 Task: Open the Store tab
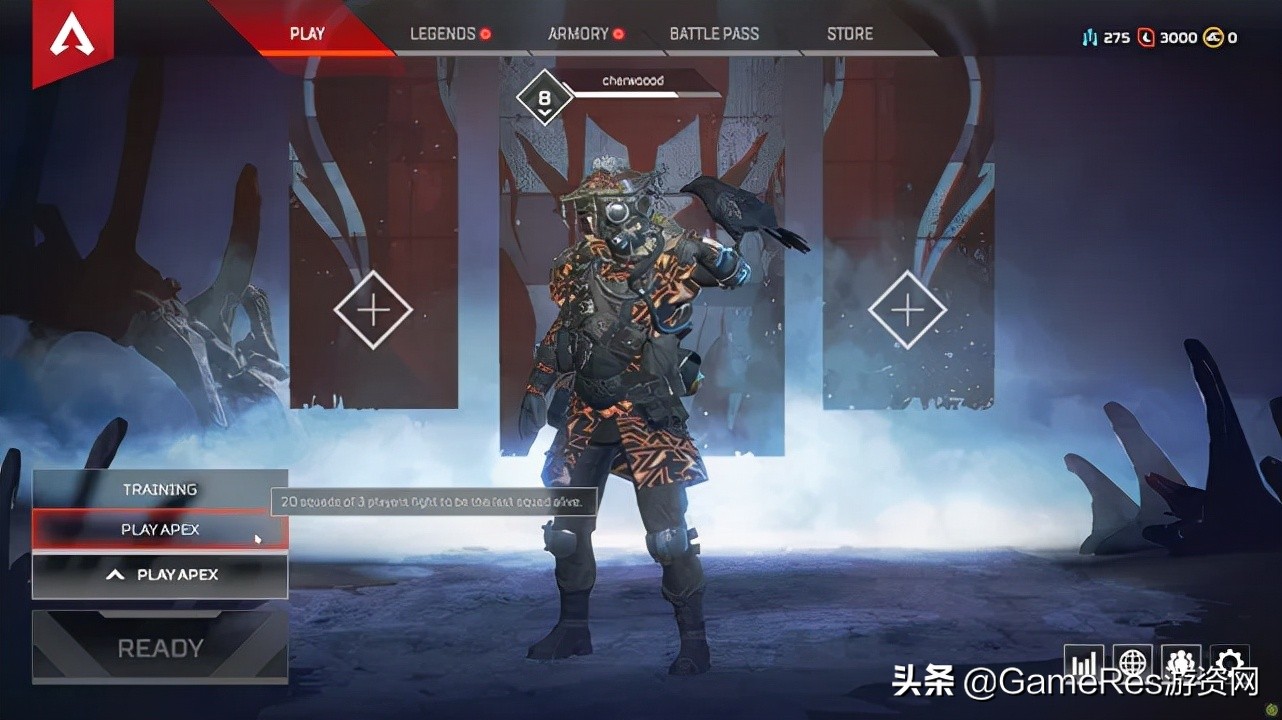pyautogui.click(x=850, y=34)
